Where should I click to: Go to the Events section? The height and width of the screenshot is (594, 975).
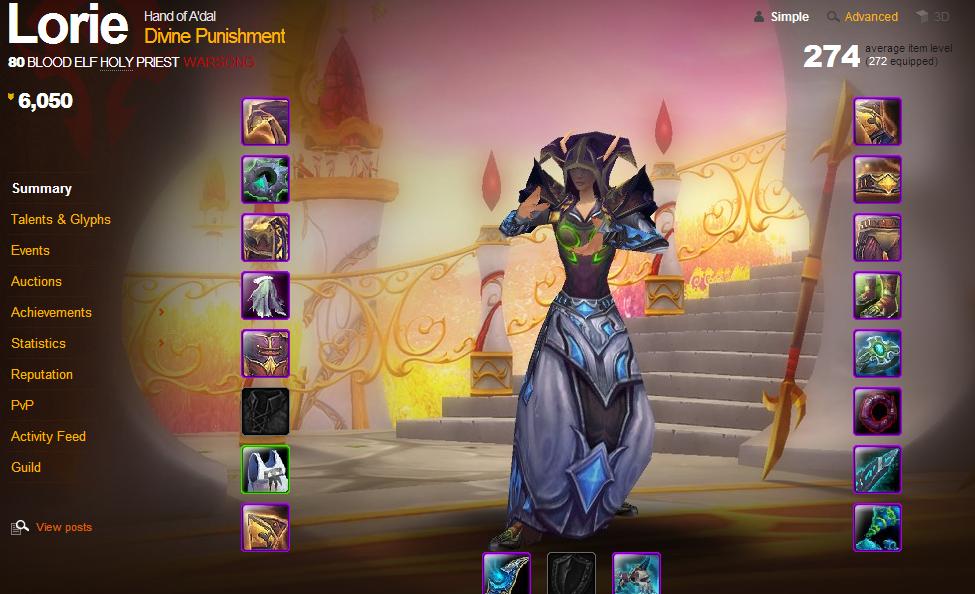pos(30,250)
